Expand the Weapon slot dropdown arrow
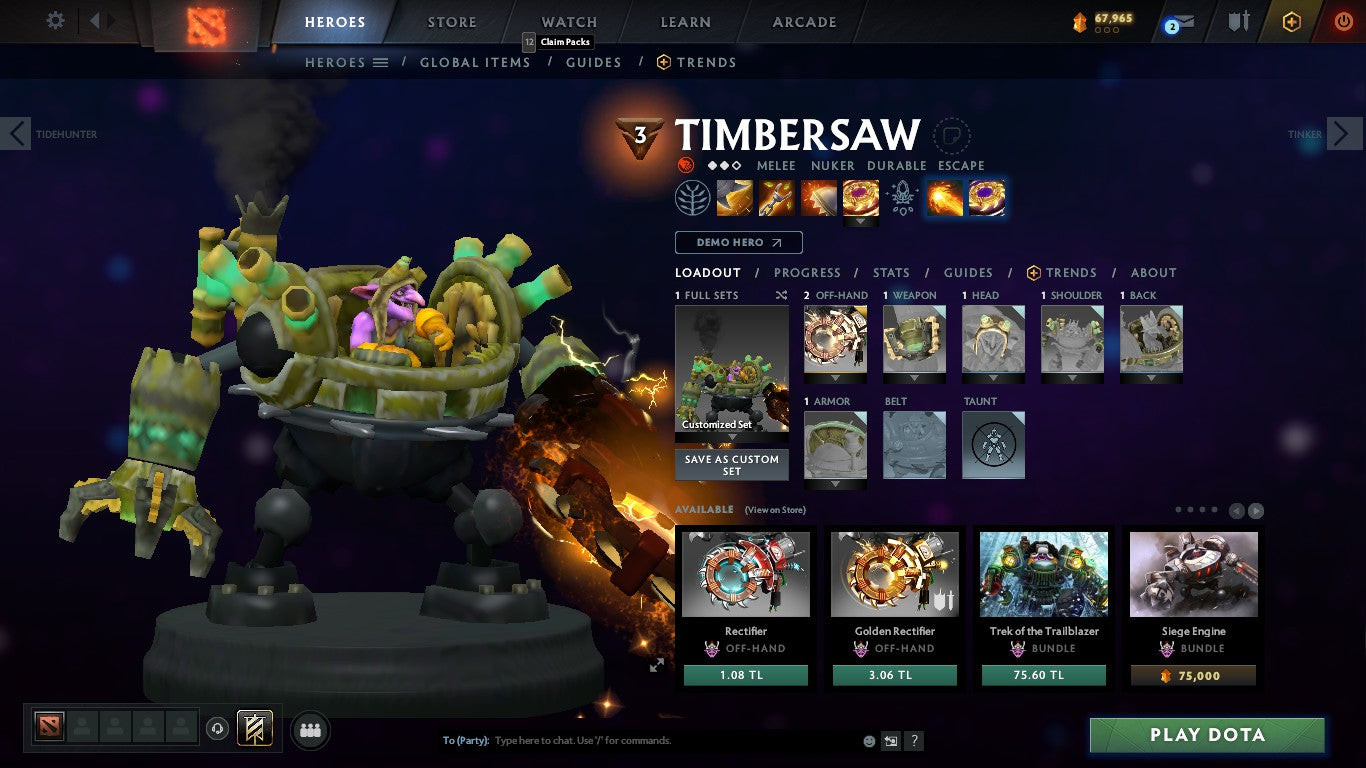 [x=913, y=377]
